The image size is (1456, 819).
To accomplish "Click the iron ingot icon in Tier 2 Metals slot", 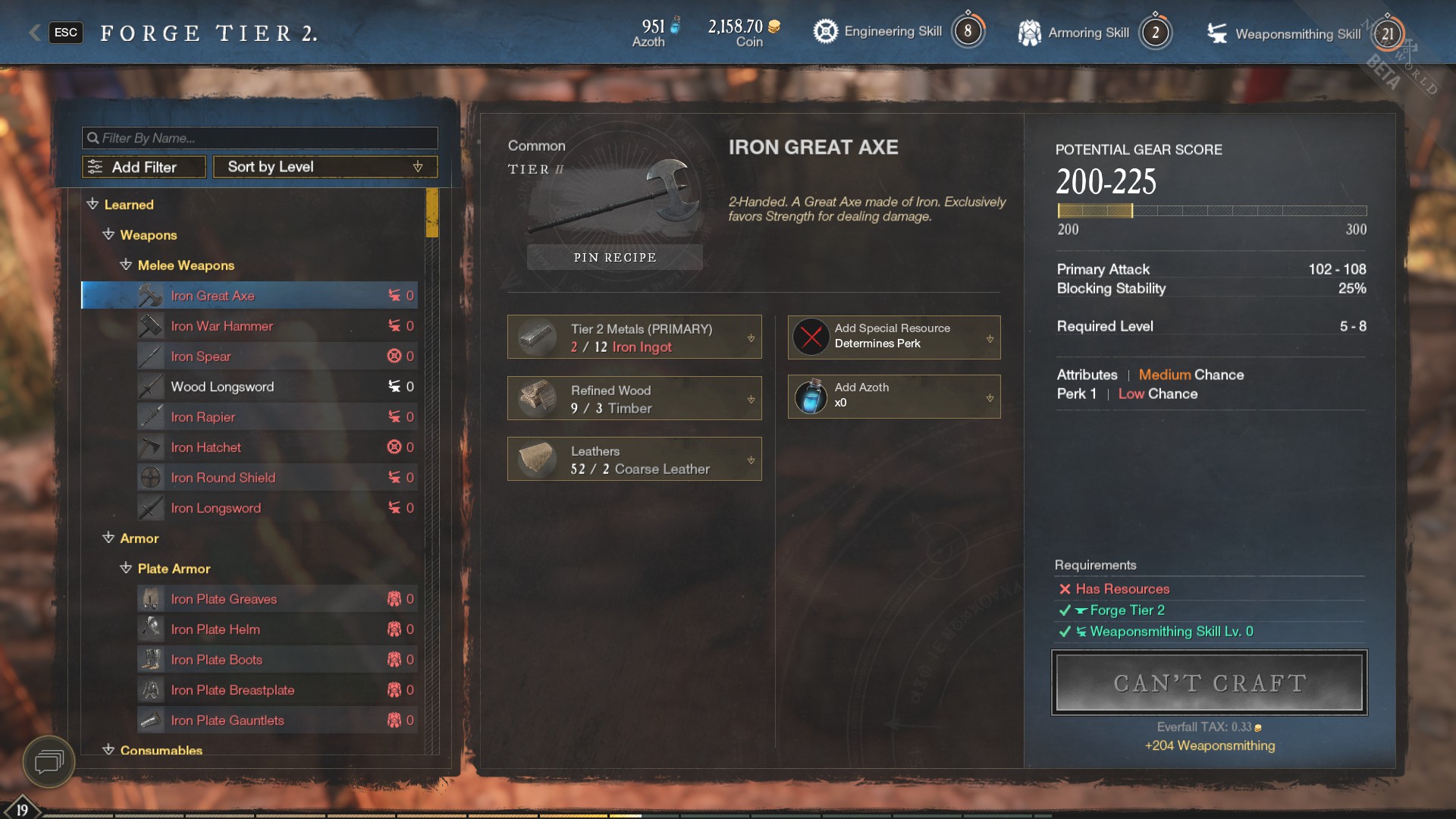I will pos(537,336).
